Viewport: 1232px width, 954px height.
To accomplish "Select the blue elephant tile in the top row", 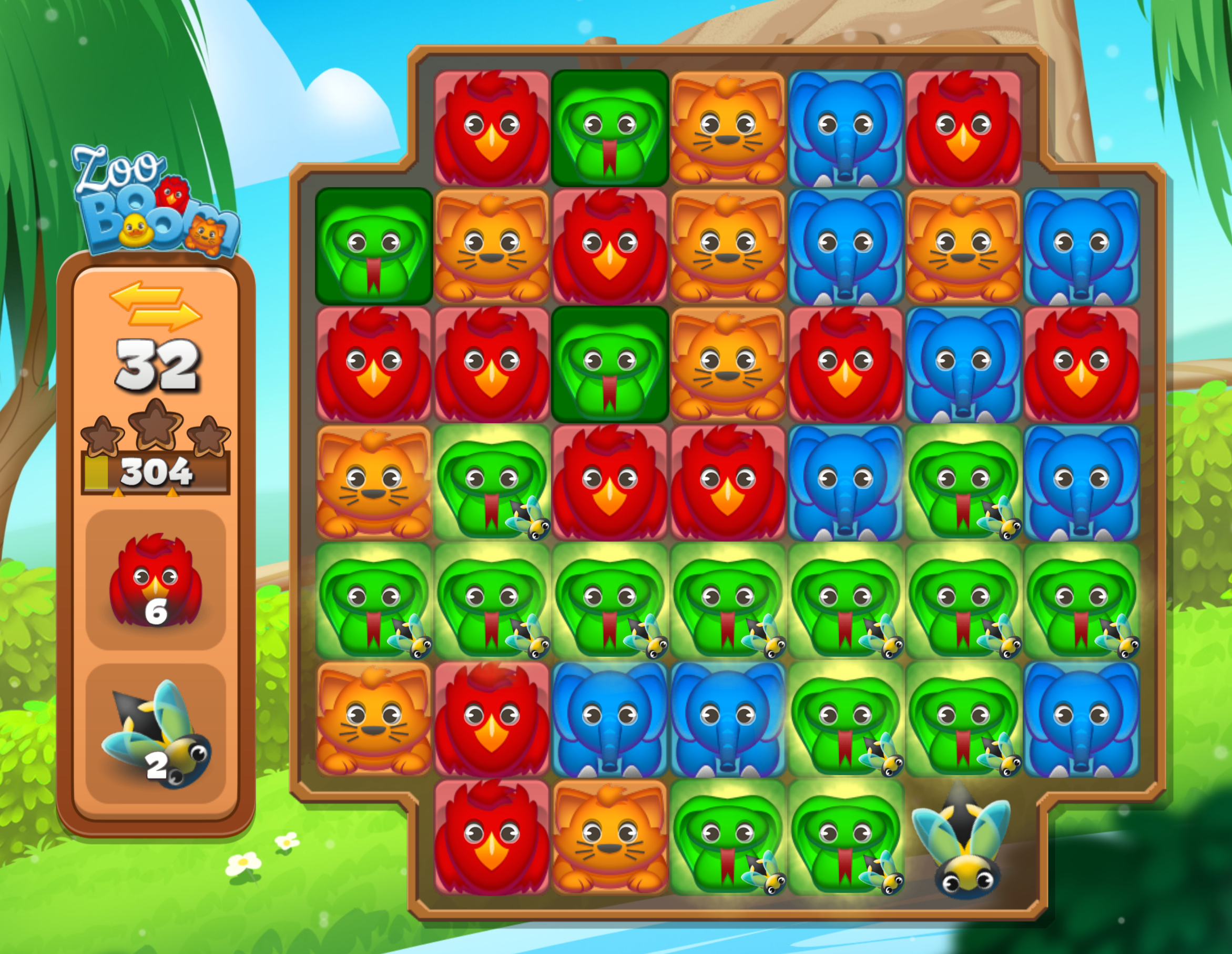I will 845,129.
